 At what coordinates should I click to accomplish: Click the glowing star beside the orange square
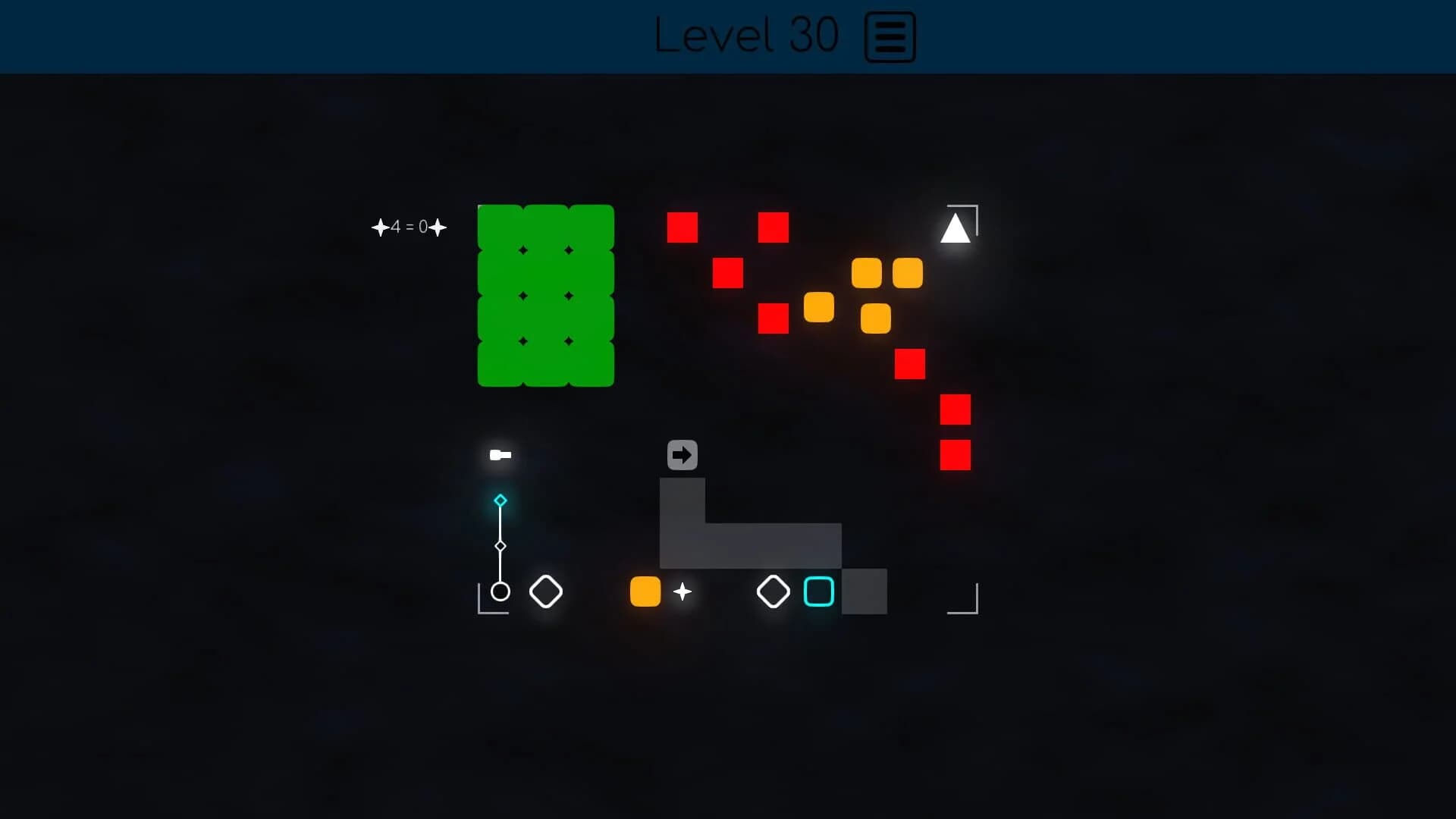(x=682, y=592)
